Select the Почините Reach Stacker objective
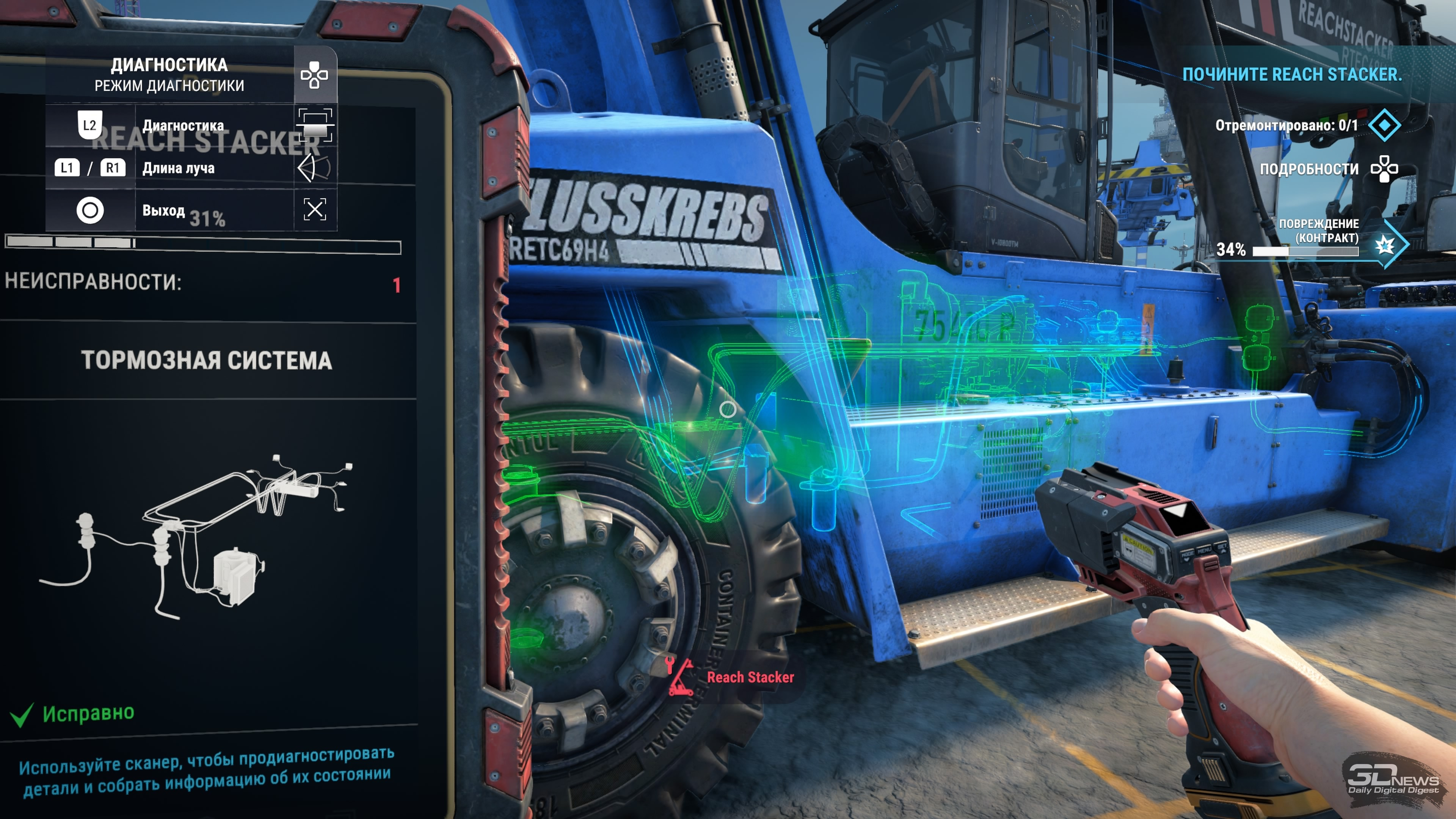Viewport: 1456px width, 819px height. pos(1292,75)
